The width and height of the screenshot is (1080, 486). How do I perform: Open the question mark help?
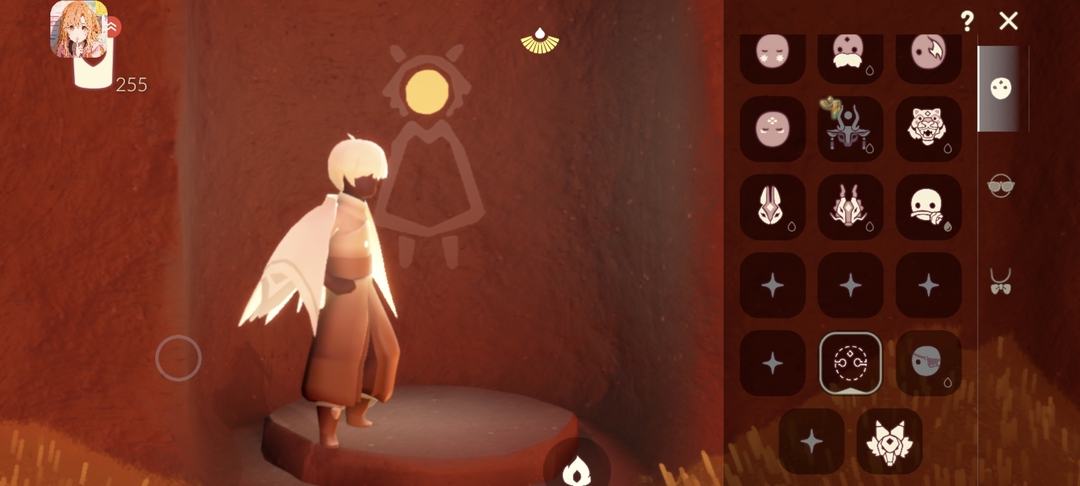[967, 20]
